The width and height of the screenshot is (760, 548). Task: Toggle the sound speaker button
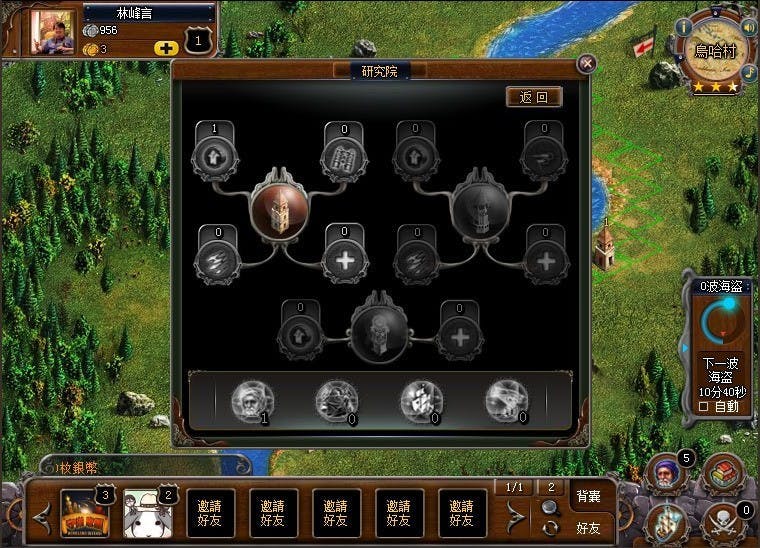pyautogui.click(x=746, y=27)
